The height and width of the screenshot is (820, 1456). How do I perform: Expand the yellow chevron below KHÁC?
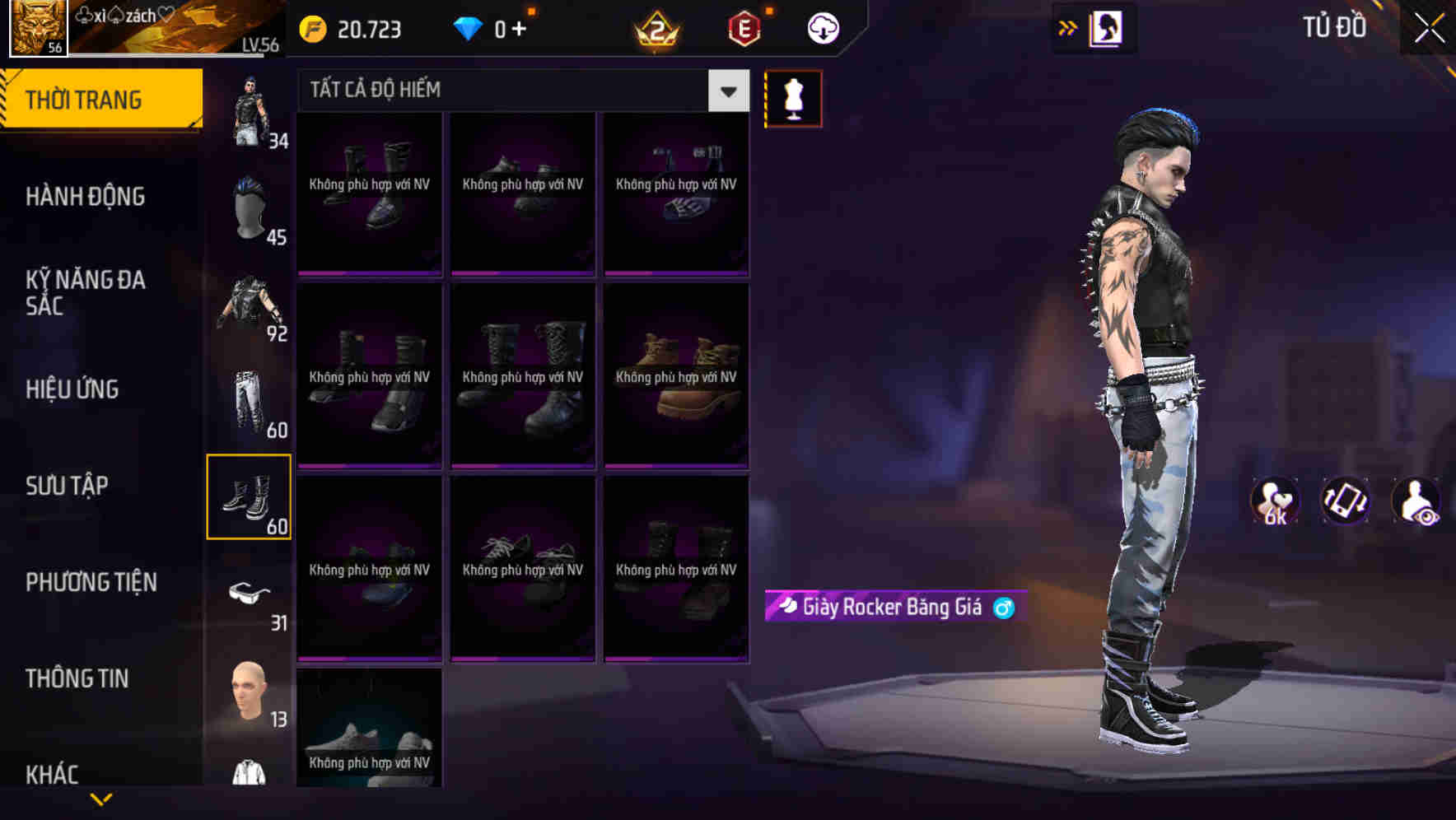[100, 798]
